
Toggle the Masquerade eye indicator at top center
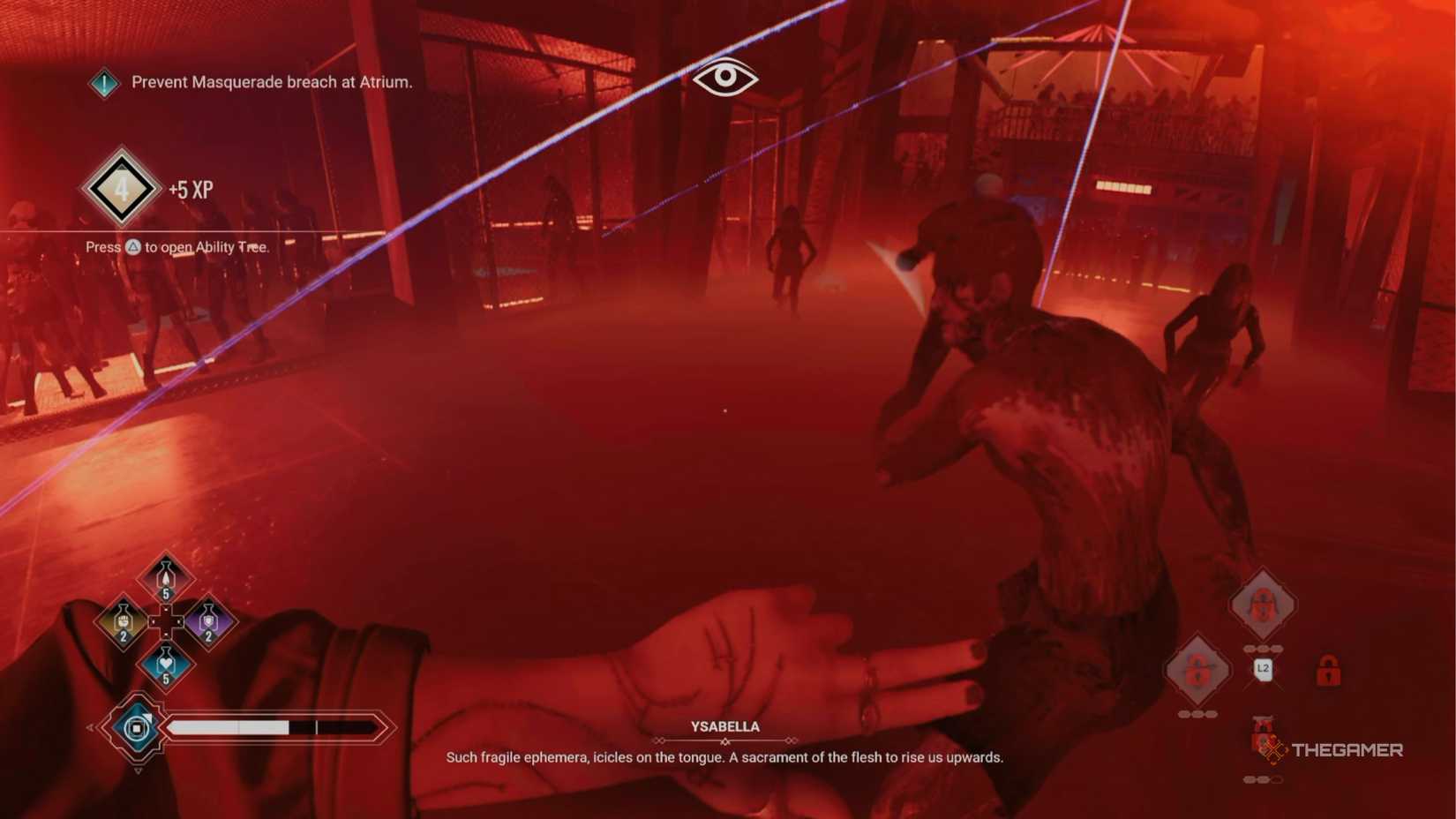click(726, 78)
